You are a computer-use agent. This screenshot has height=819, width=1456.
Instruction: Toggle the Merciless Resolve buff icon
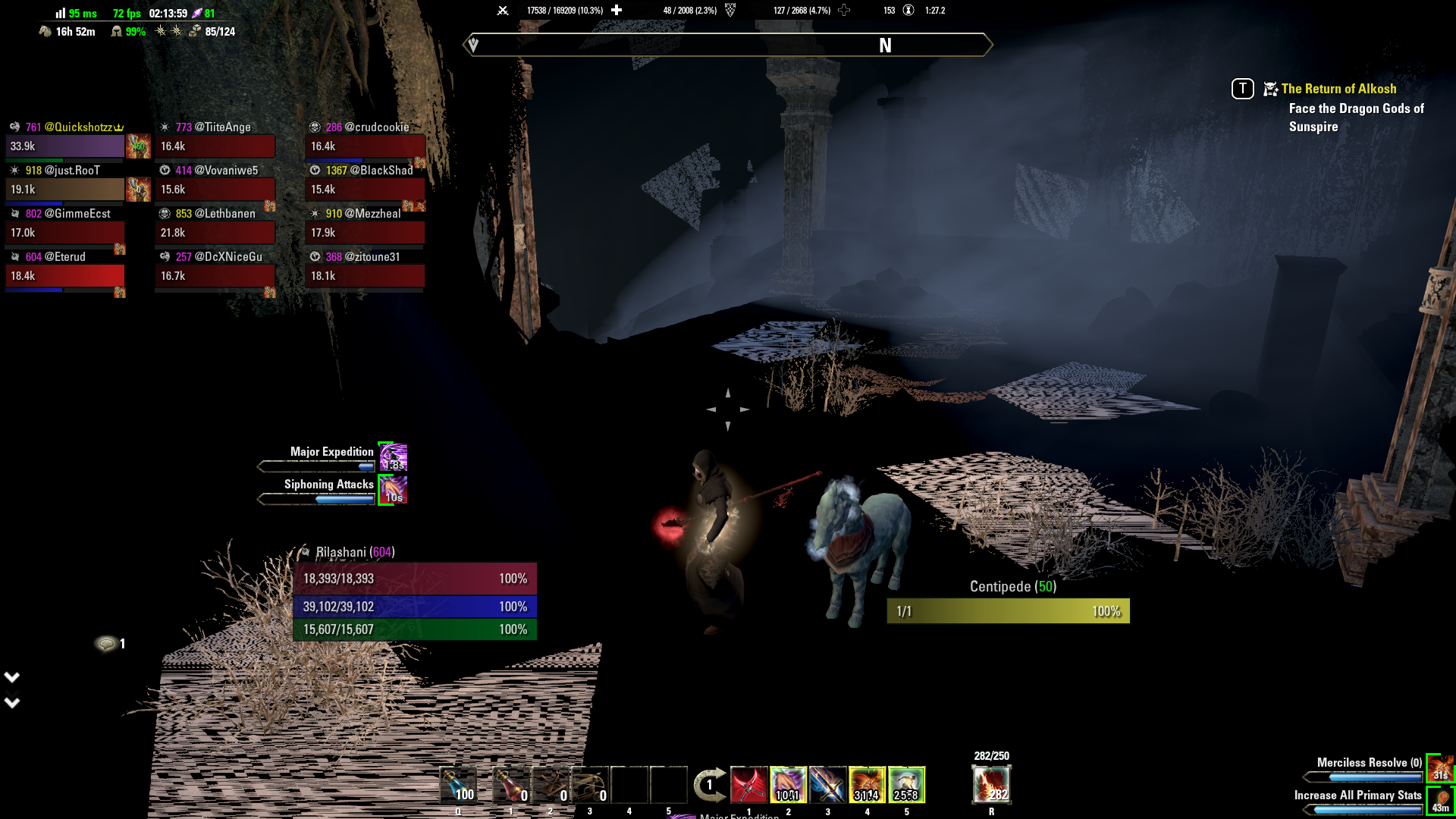[x=1439, y=767]
